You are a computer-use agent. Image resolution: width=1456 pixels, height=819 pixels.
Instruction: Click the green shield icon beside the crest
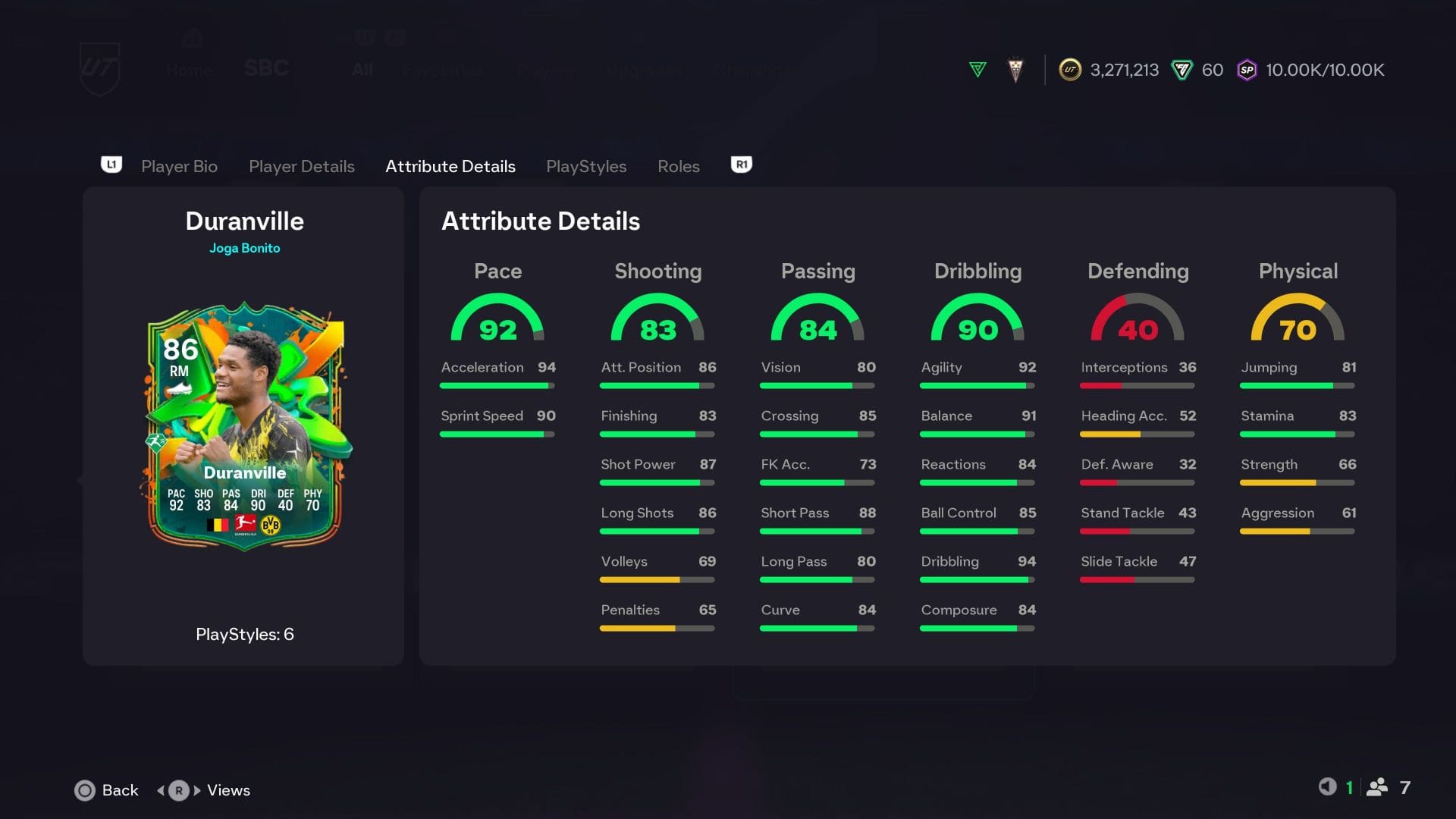click(977, 69)
